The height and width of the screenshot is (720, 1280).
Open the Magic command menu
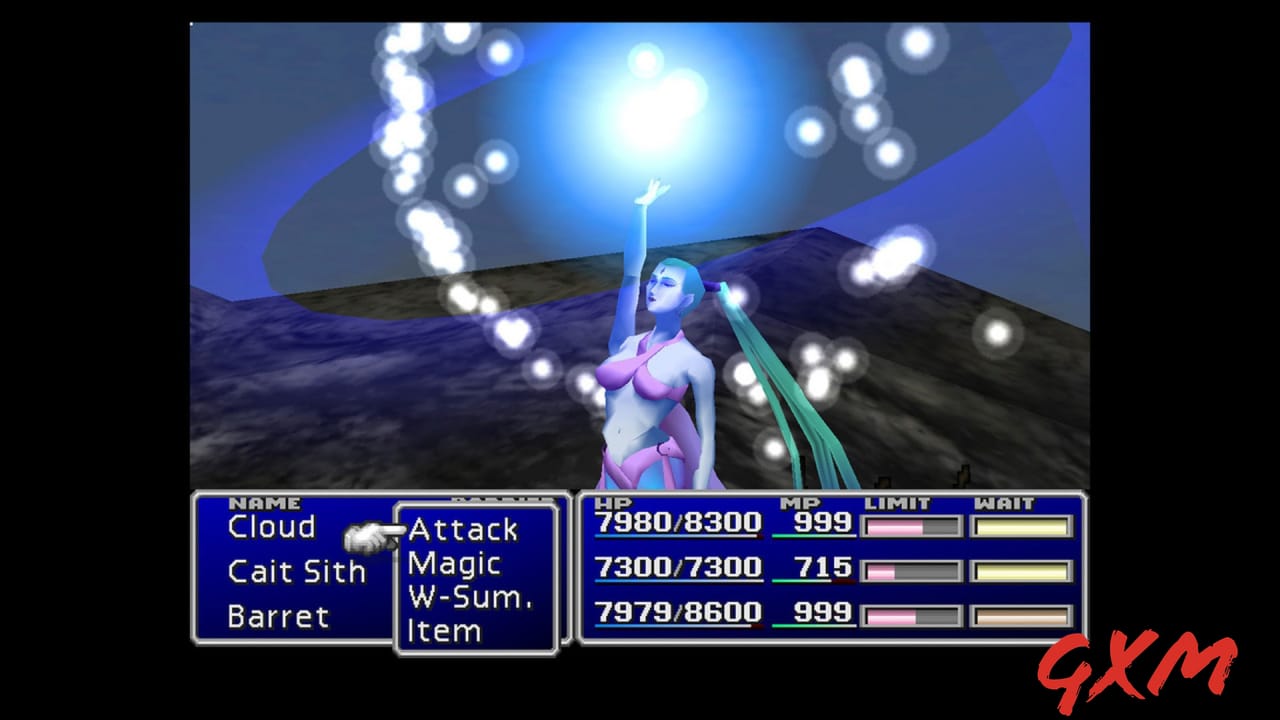457,563
